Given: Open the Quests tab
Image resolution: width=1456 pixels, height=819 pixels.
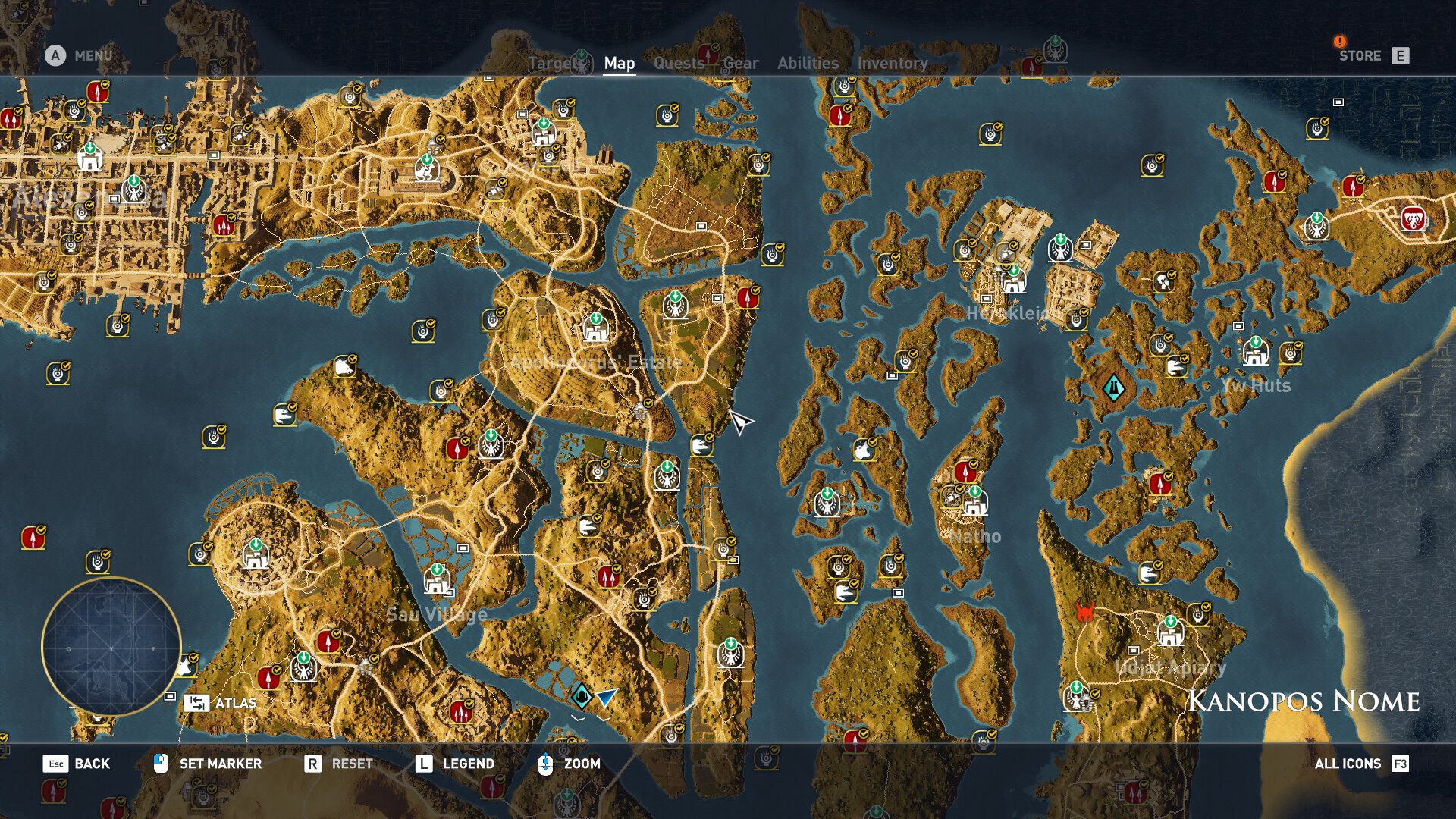Looking at the screenshot, I should tap(679, 64).
